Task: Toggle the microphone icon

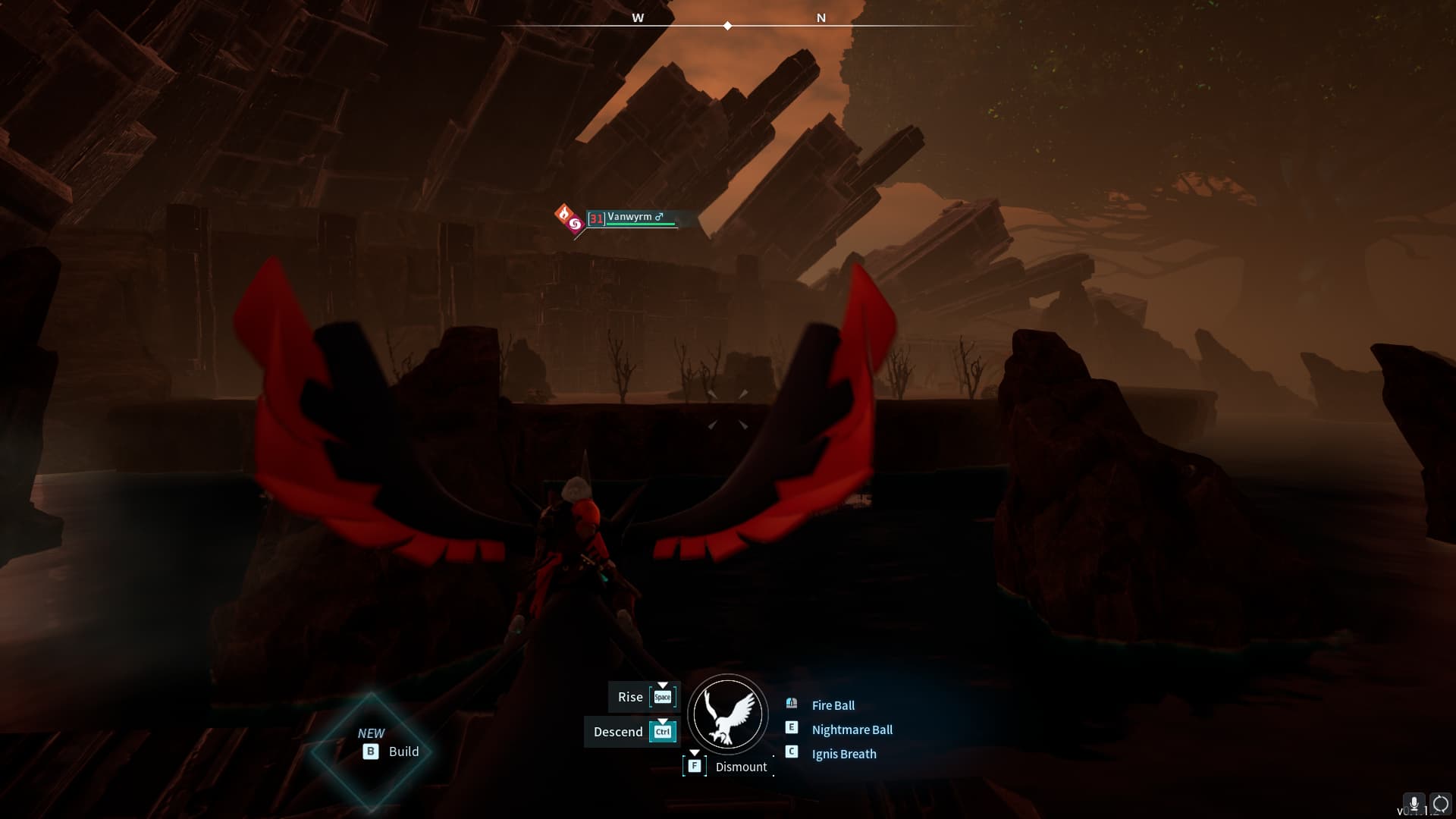Action: tap(1414, 804)
